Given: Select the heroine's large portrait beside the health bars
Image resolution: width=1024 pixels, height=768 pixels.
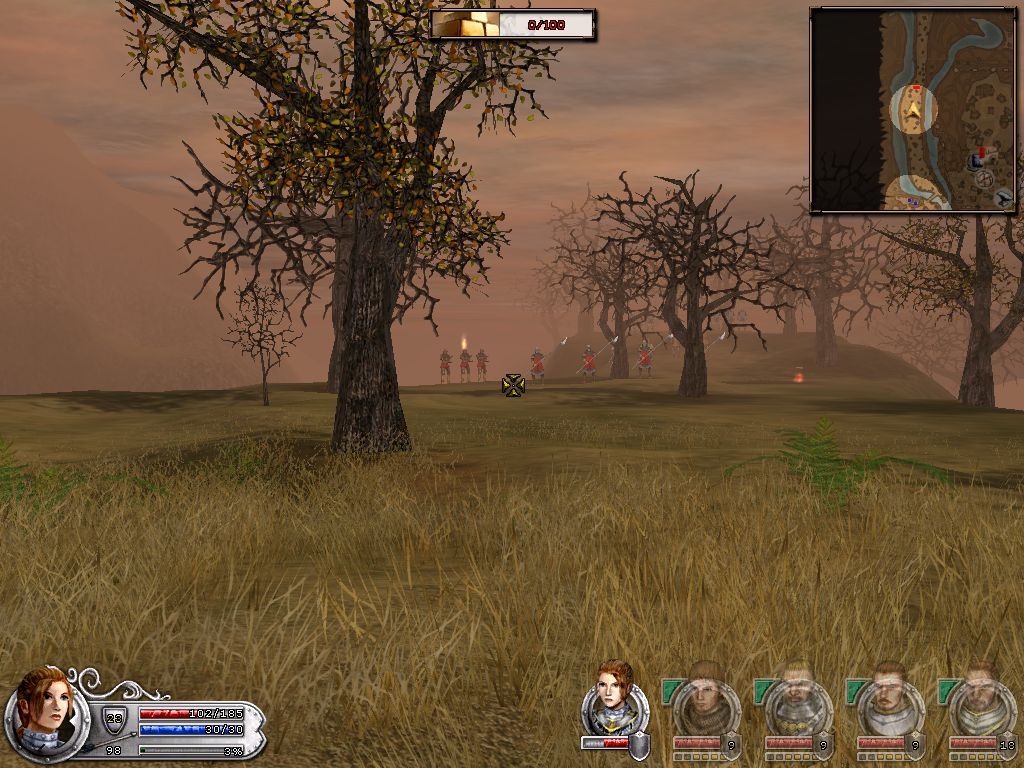Looking at the screenshot, I should point(43,712).
